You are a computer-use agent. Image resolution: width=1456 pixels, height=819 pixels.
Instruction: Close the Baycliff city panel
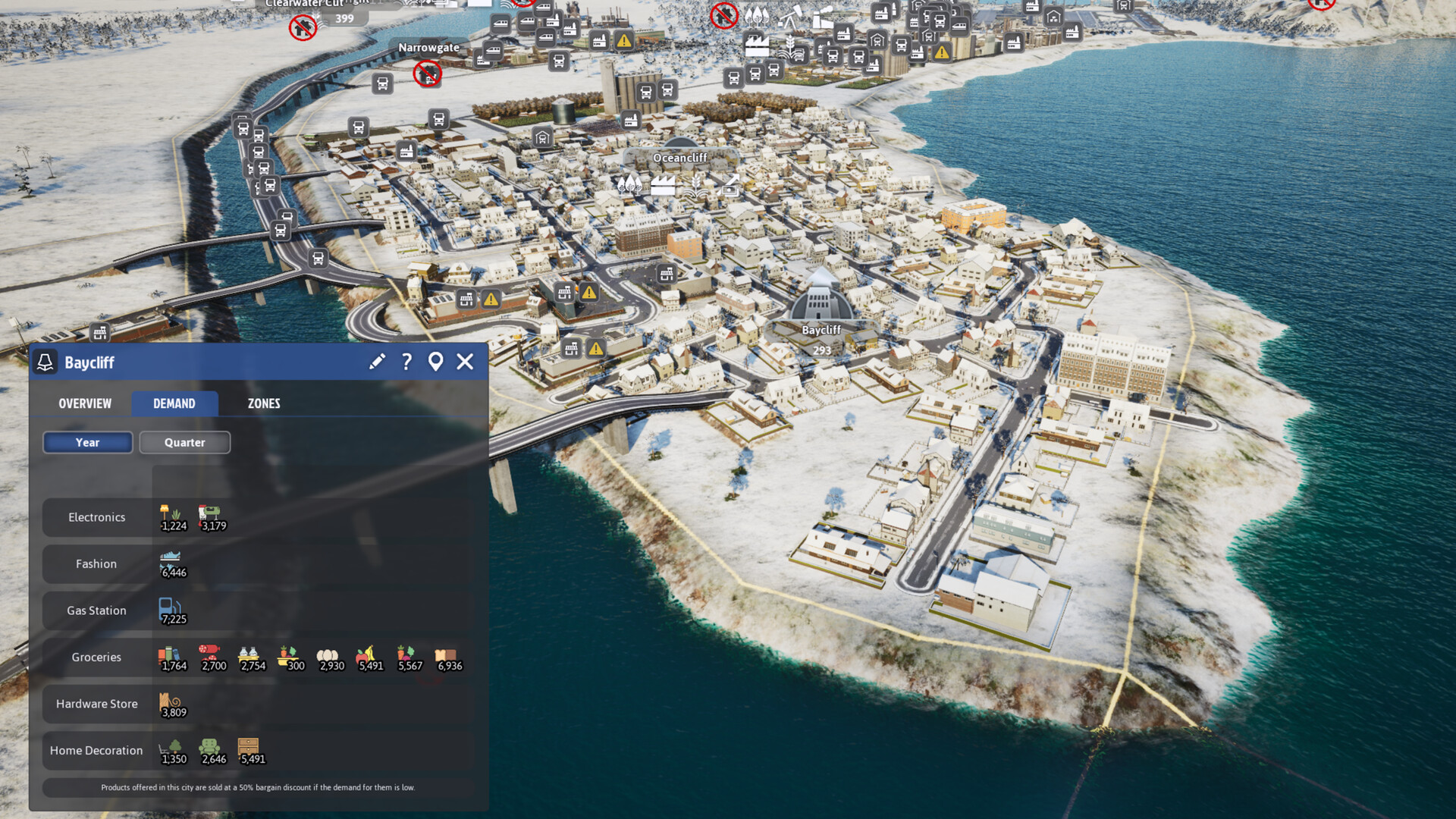point(465,362)
